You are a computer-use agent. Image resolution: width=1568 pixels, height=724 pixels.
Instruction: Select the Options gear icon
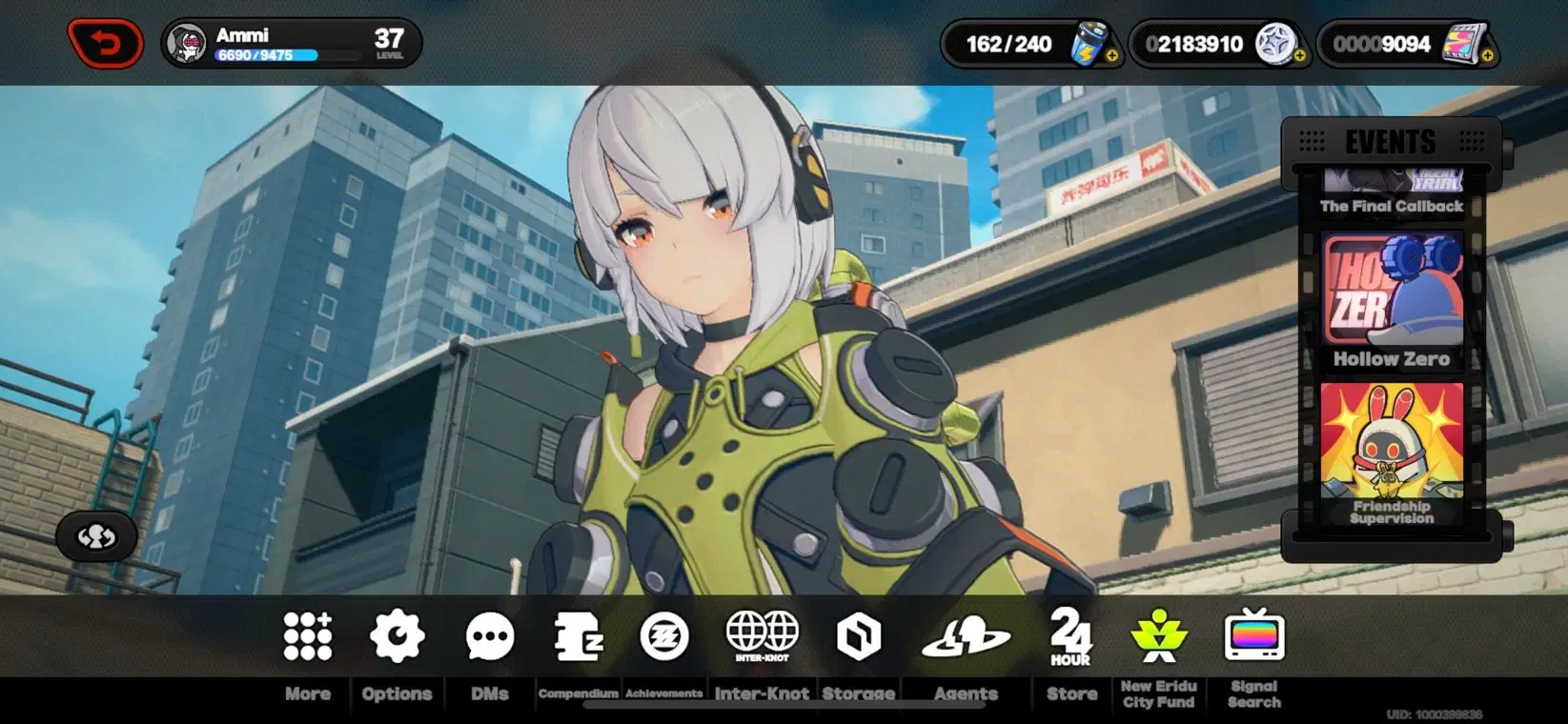(397, 638)
